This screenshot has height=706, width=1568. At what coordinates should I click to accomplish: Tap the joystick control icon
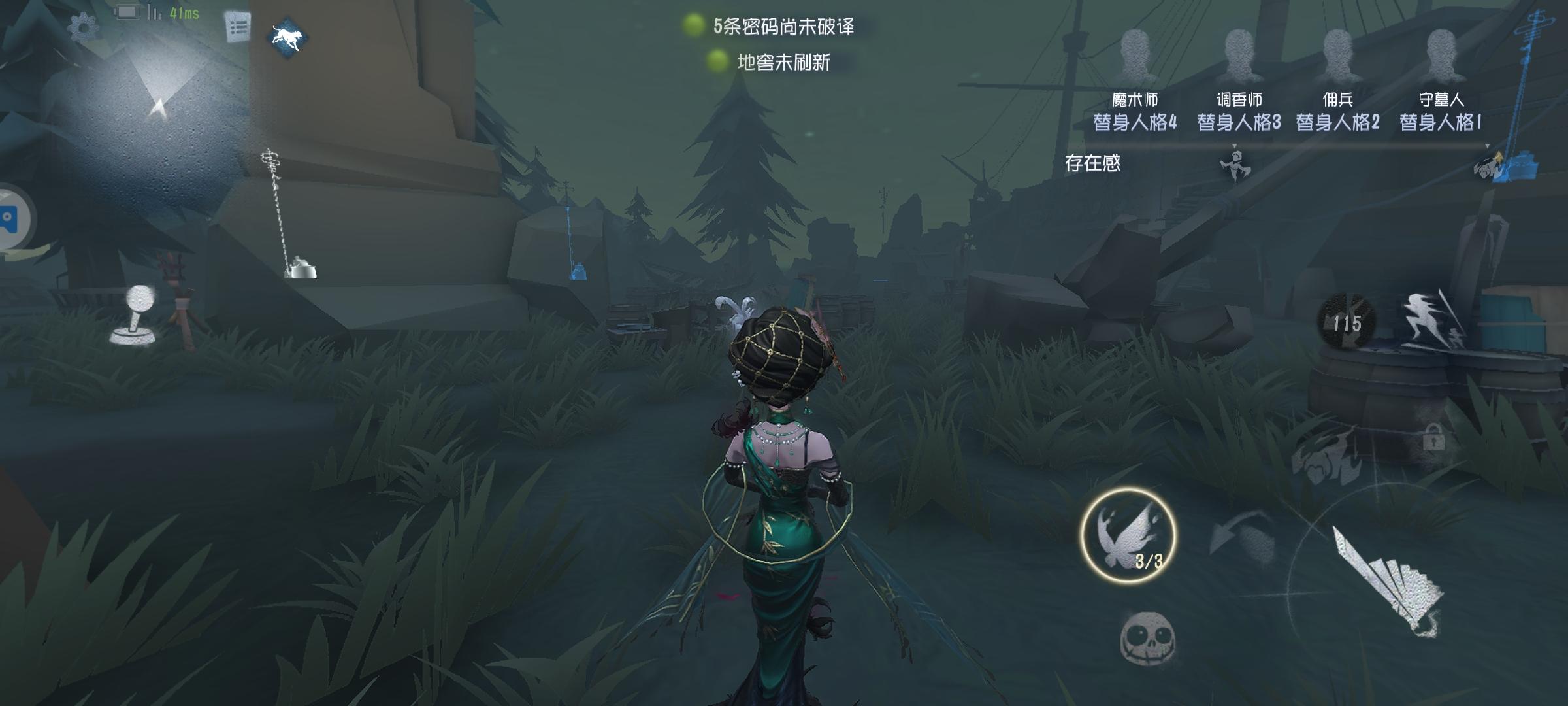tap(136, 315)
